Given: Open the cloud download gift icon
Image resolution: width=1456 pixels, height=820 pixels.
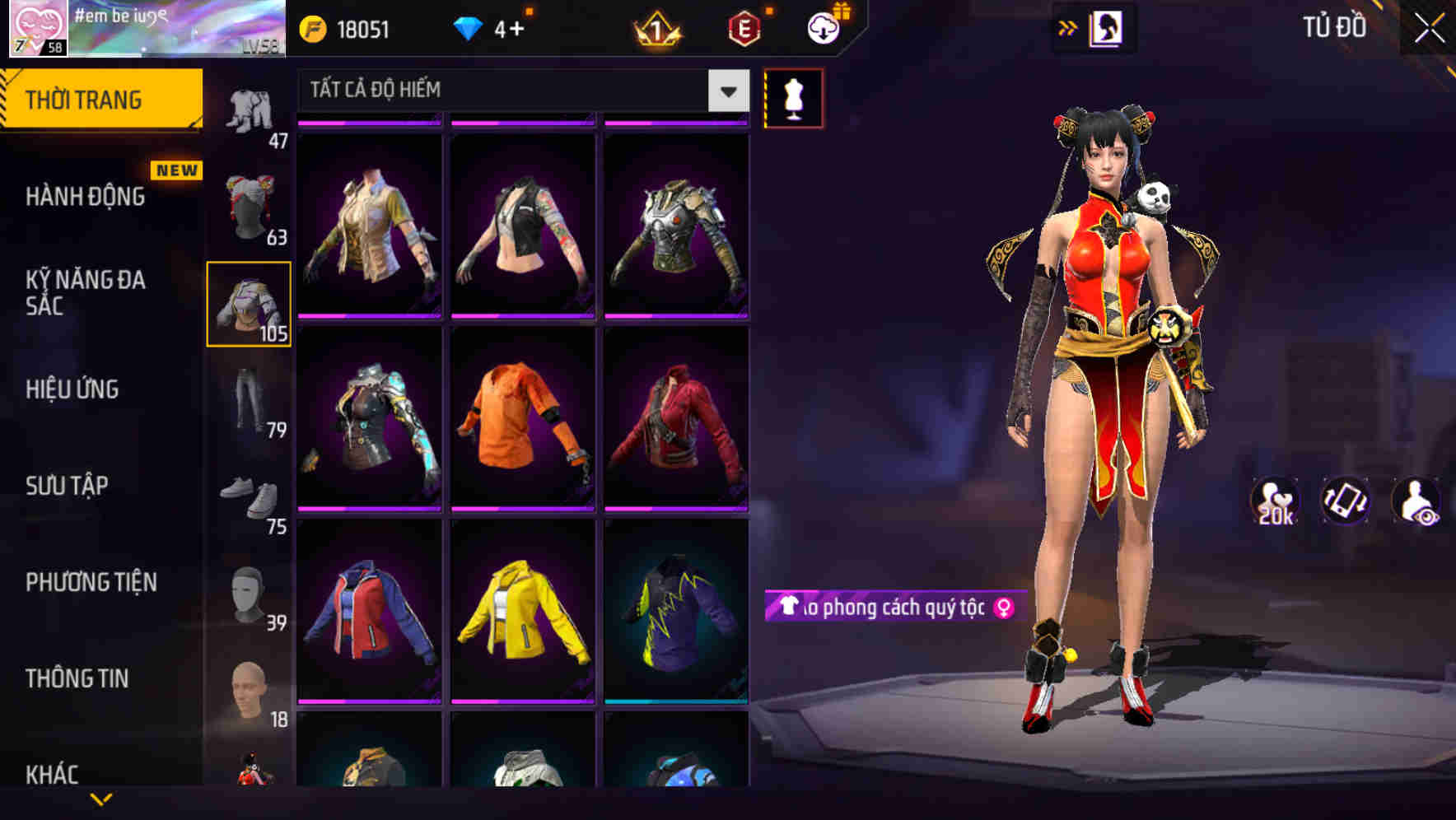Looking at the screenshot, I should coord(819,27).
